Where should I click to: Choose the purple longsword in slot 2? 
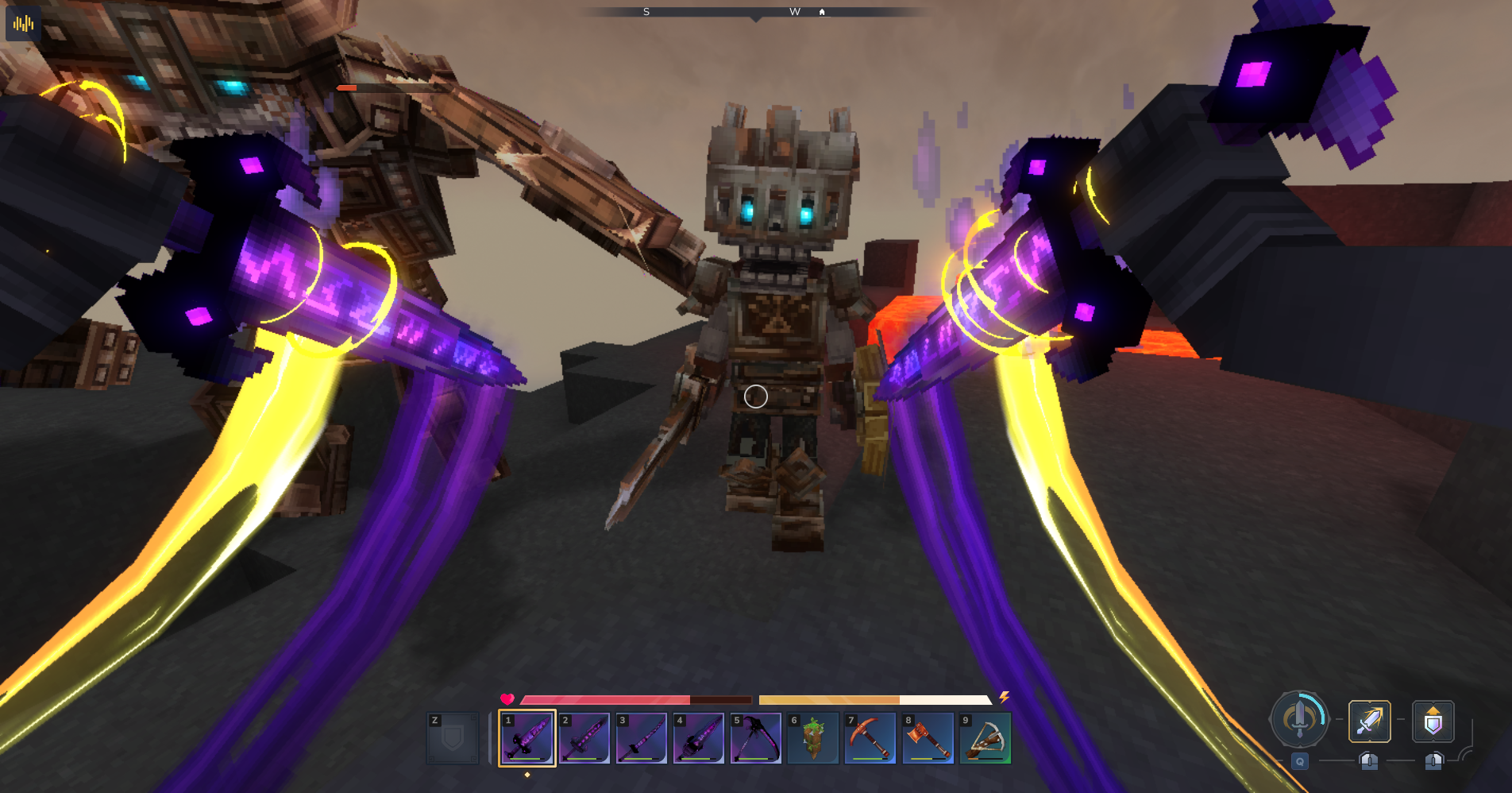pyautogui.click(x=584, y=738)
